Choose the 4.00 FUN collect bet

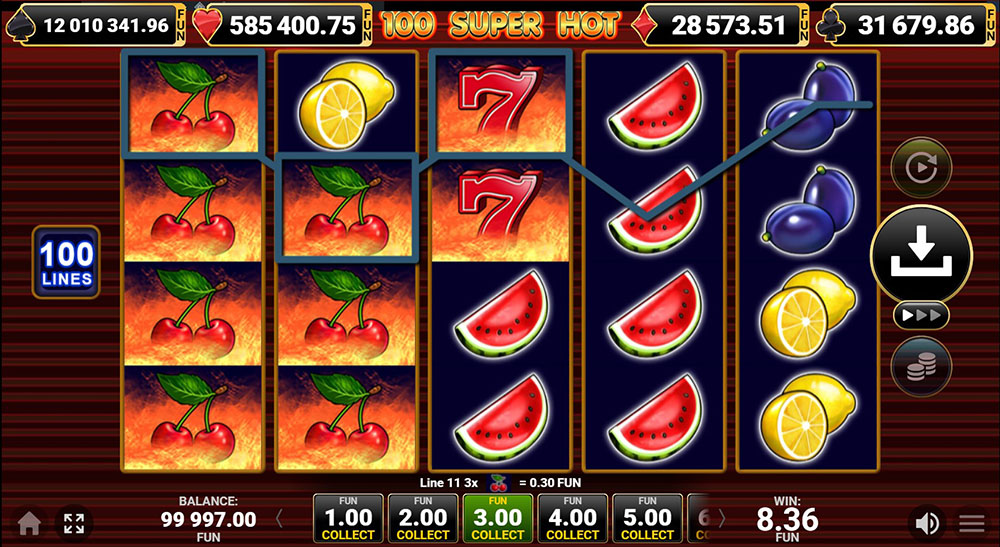point(573,518)
